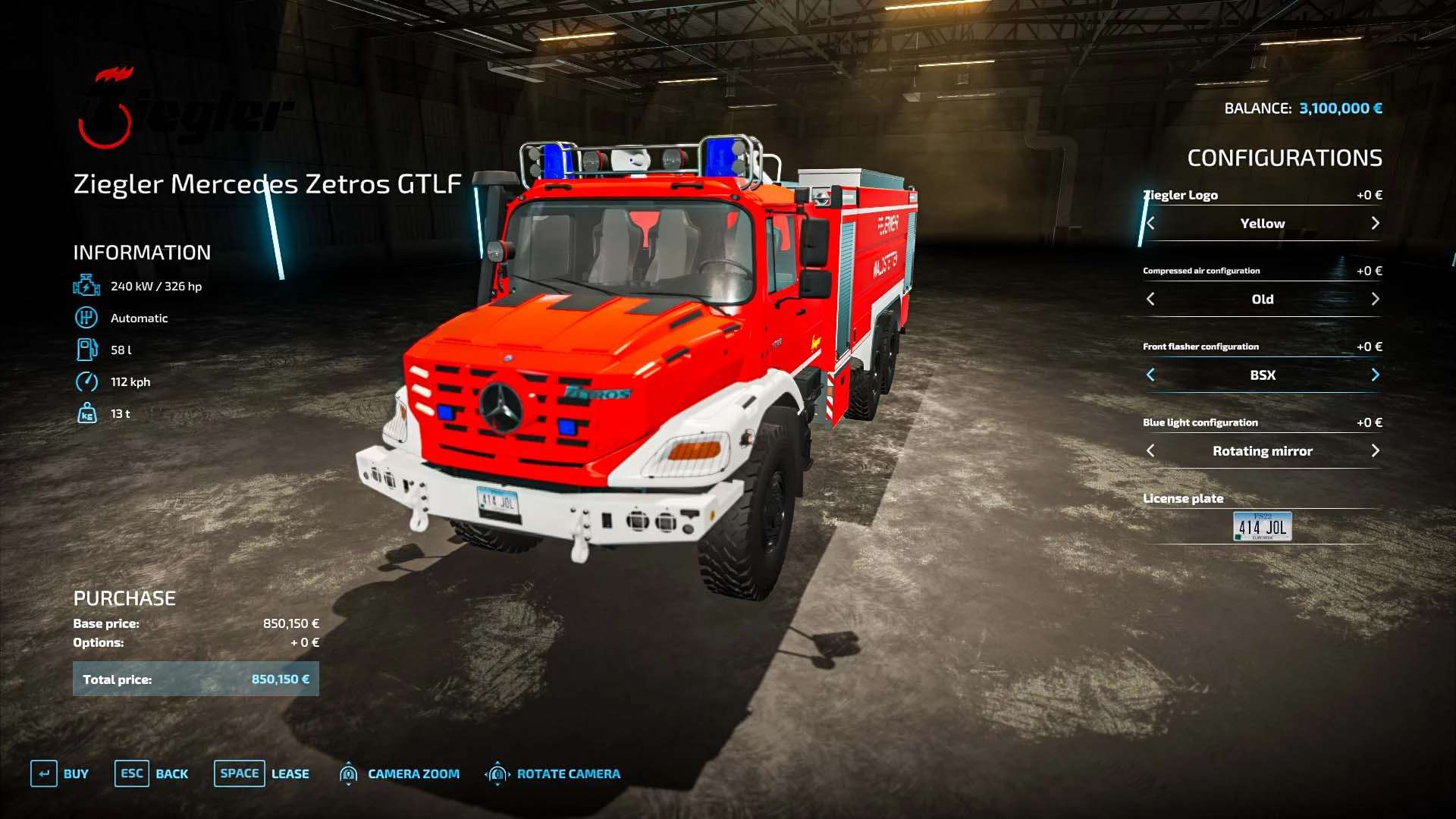The height and width of the screenshot is (819, 1456).
Task: Buy the Ziegler Mercedes Zetros GTLF
Action: (60, 773)
